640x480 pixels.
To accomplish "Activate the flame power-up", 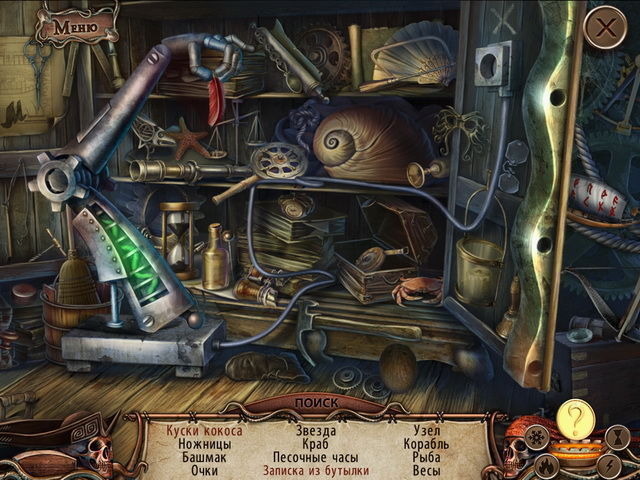I will pos(548,464).
